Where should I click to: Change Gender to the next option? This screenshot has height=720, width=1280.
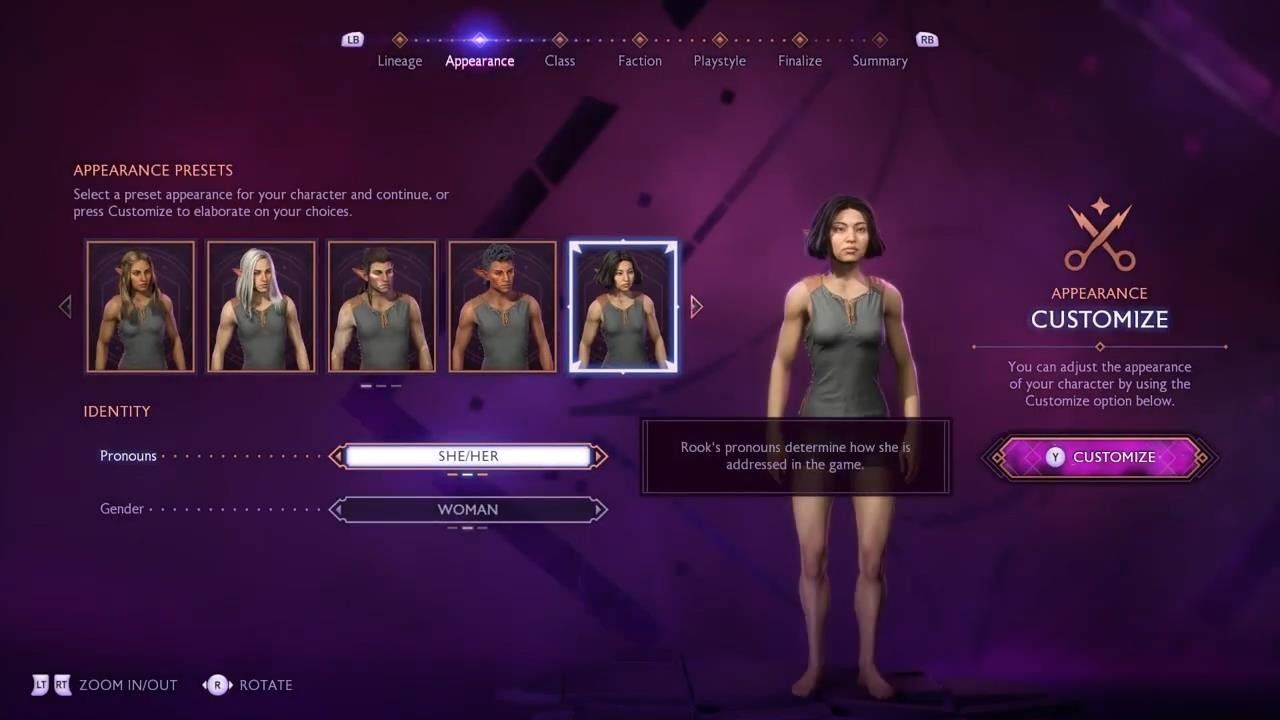(x=600, y=509)
